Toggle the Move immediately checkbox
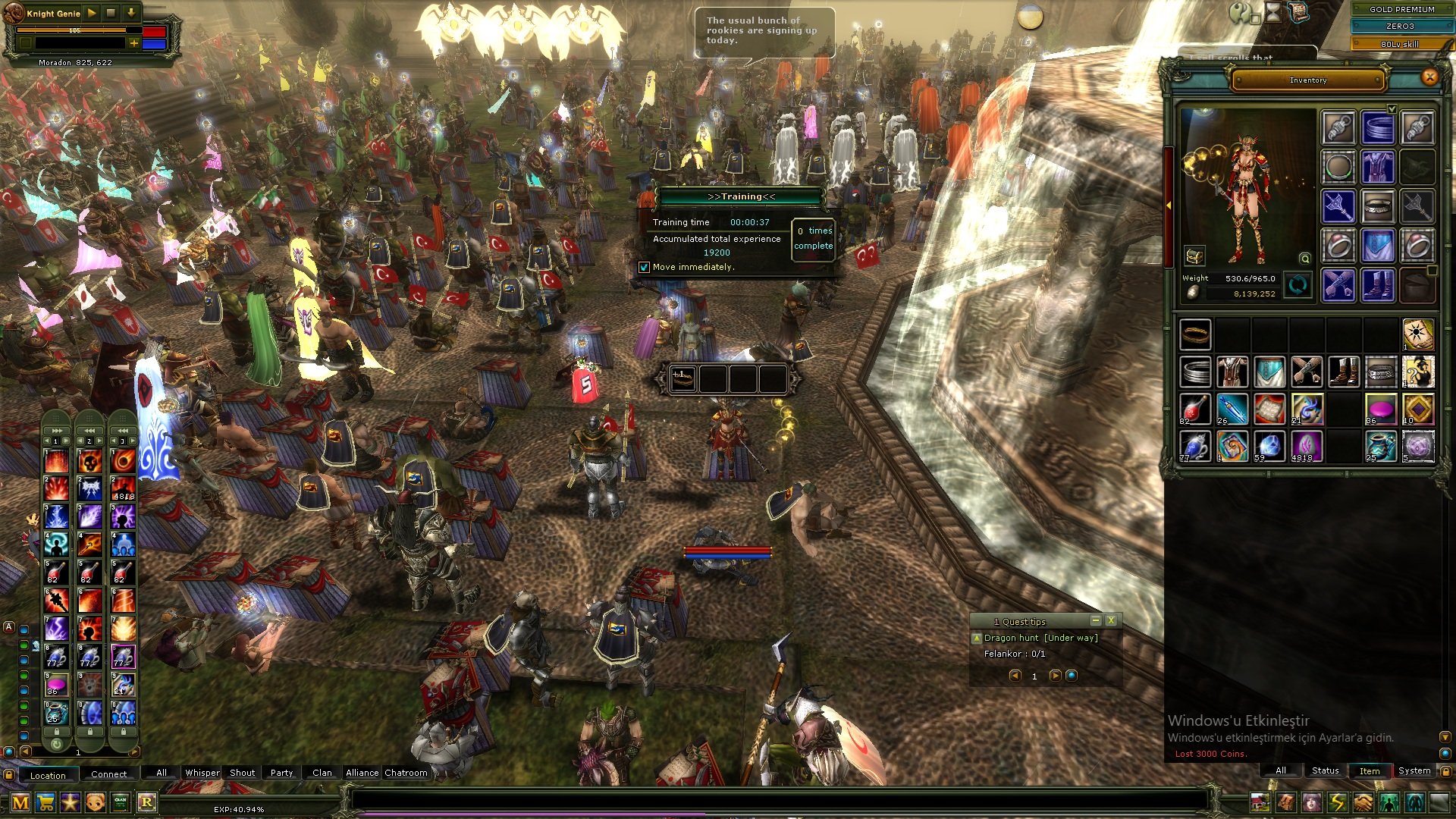 (x=644, y=267)
